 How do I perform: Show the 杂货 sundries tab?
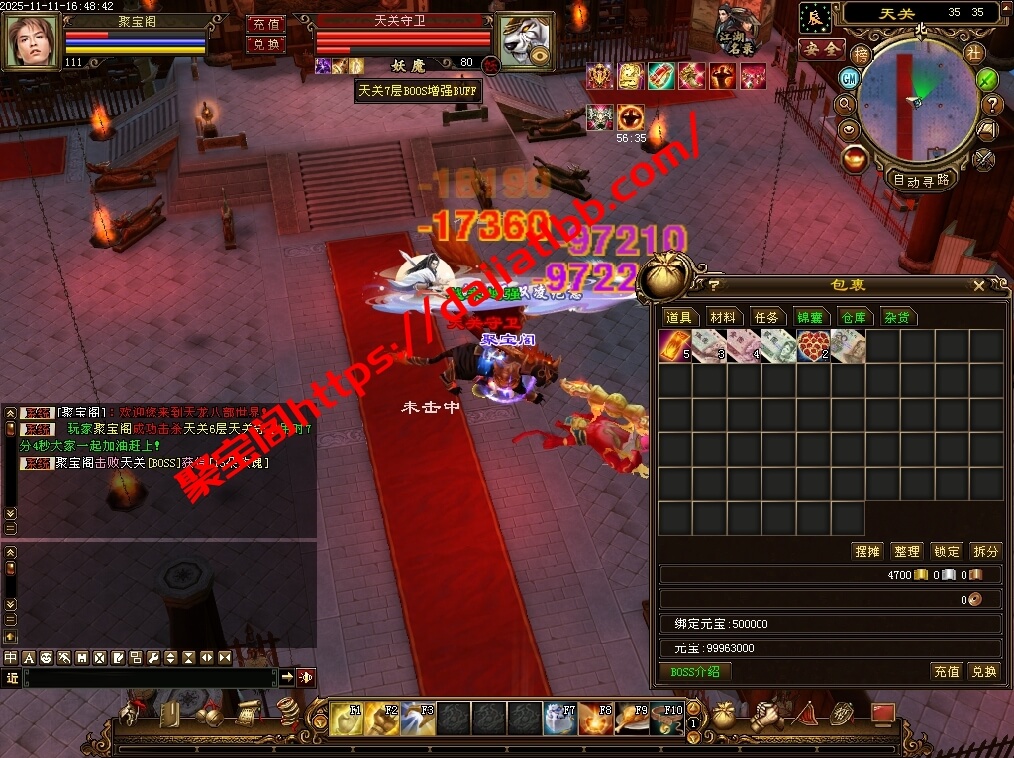point(896,317)
